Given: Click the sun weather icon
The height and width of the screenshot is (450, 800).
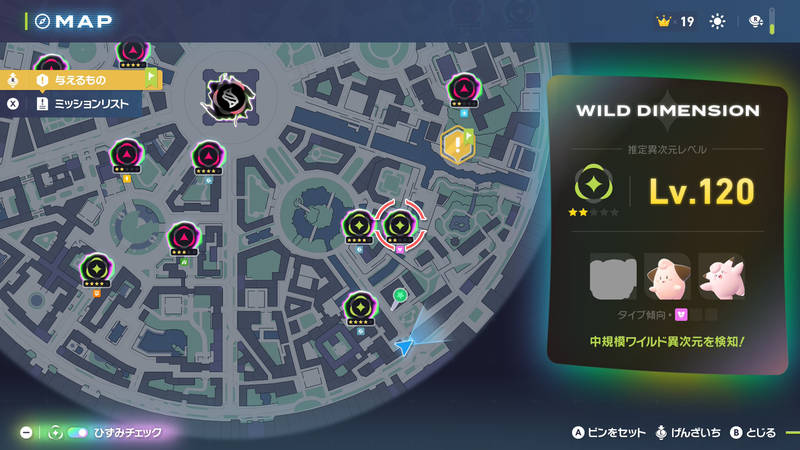Looking at the screenshot, I should [x=718, y=21].
